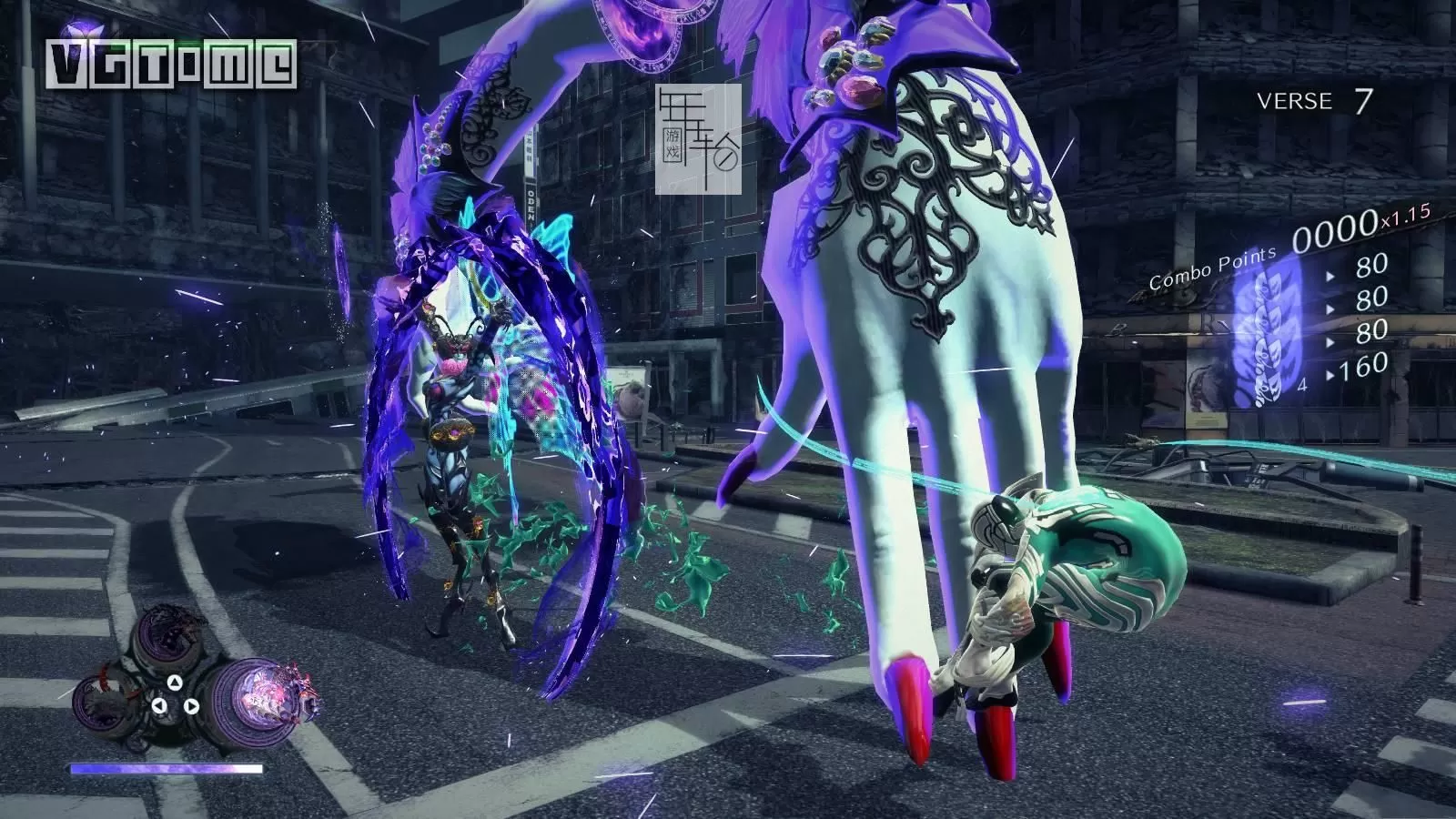1456x819 pixels.
Task: Open the Combo Points panel header
Action: 1213,268
